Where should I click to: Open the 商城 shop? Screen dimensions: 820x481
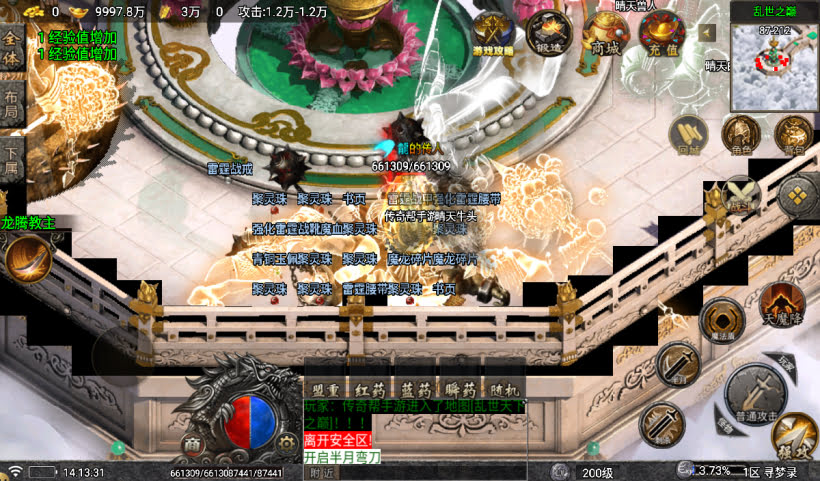coord(606,33)
